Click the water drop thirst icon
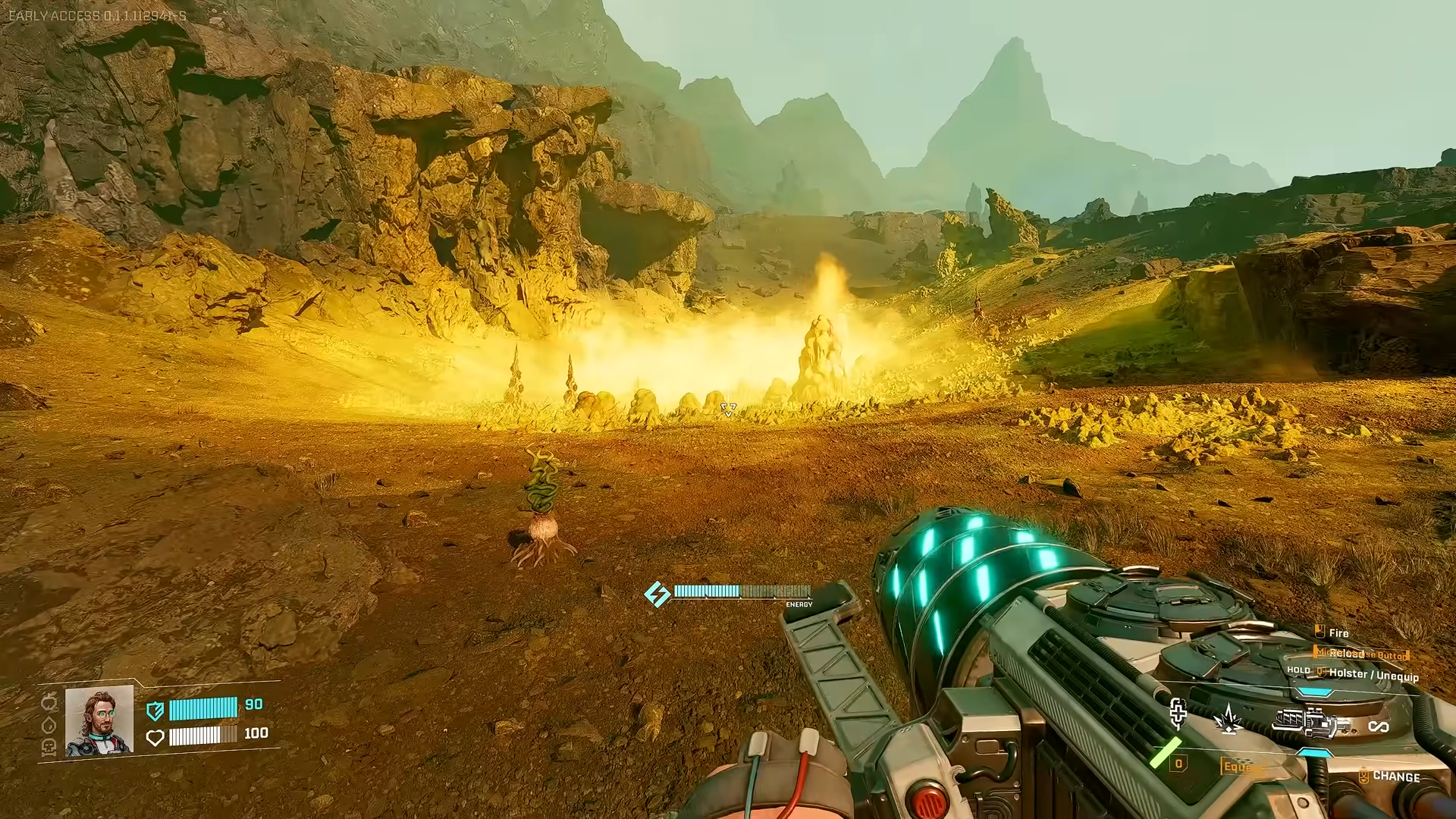This screenshot has height=819, width=1456. coord(50,725)
